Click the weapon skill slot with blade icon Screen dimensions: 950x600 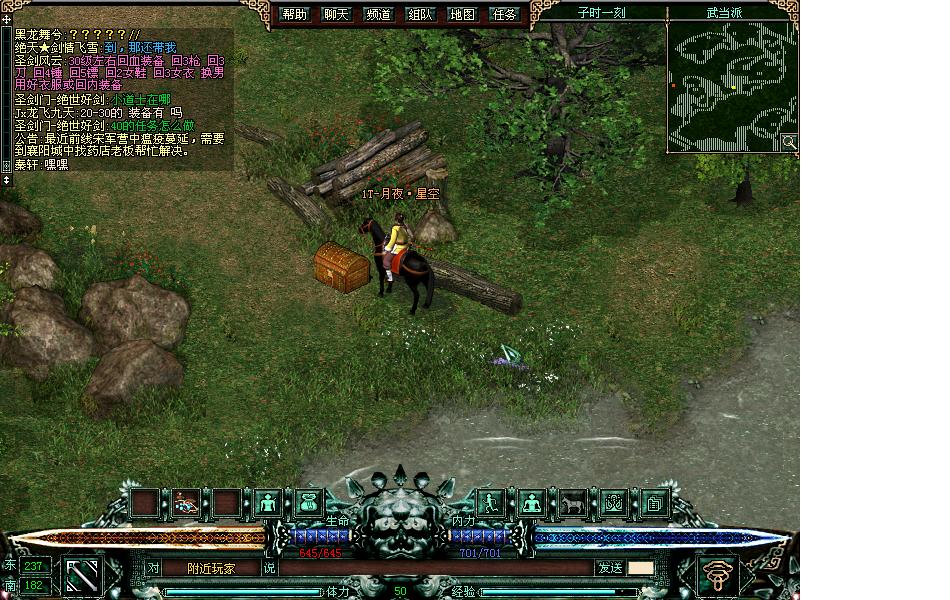(x=83, y=575)
